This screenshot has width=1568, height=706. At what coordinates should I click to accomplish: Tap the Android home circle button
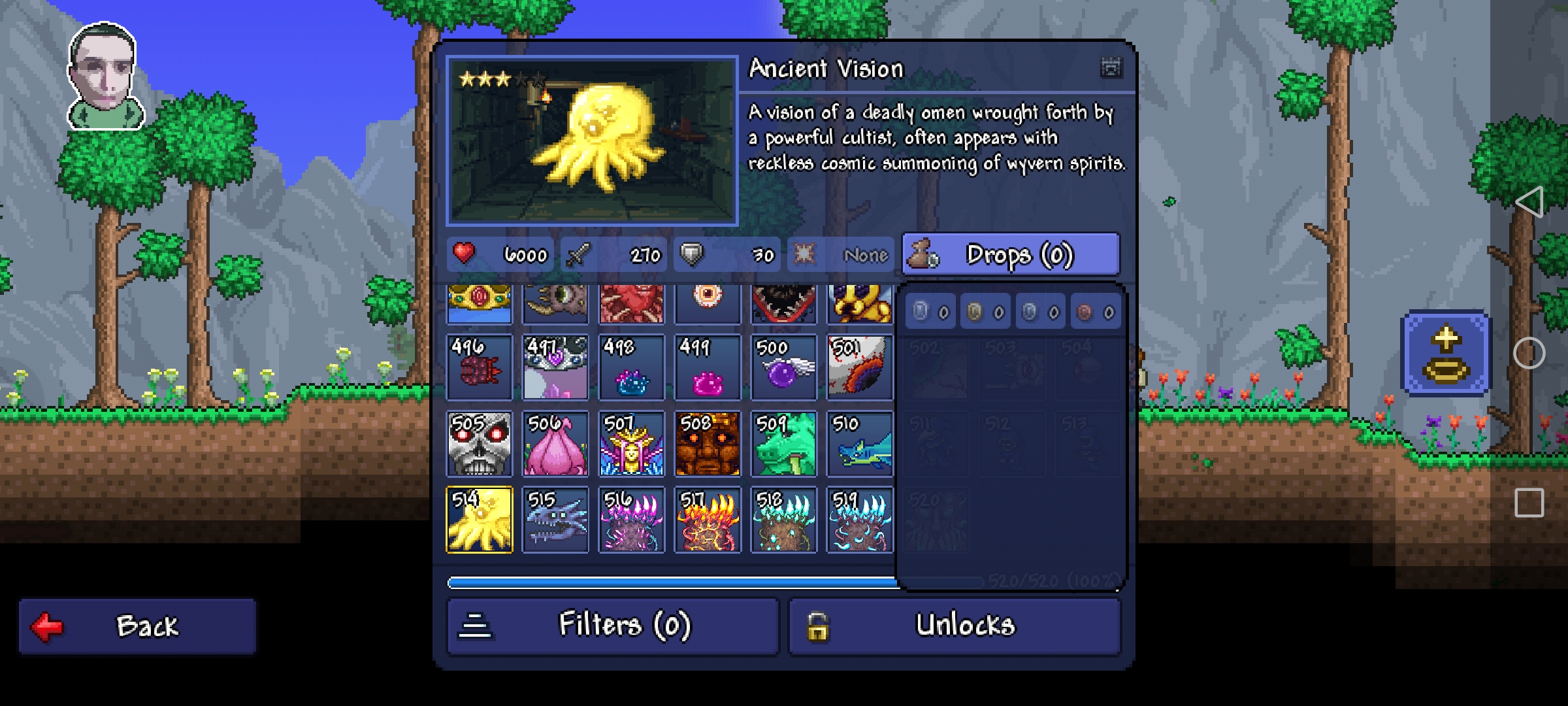click(1529, 354)
